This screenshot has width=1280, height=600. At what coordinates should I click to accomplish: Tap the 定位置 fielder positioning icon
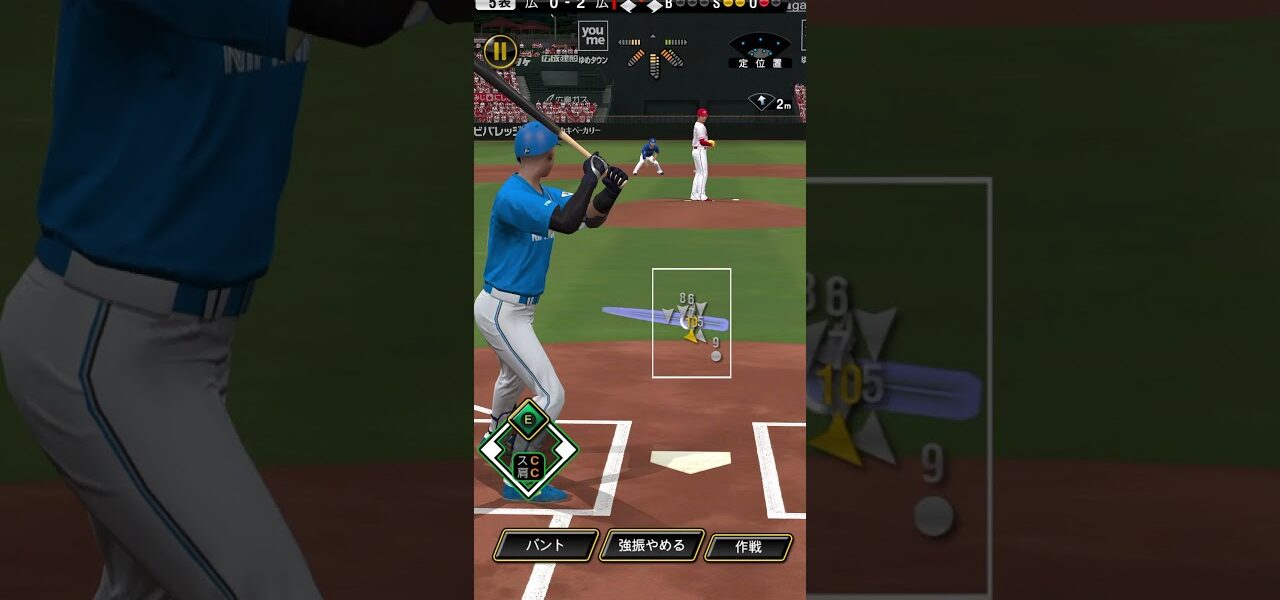pyautogui.click(x=760, y=51)
